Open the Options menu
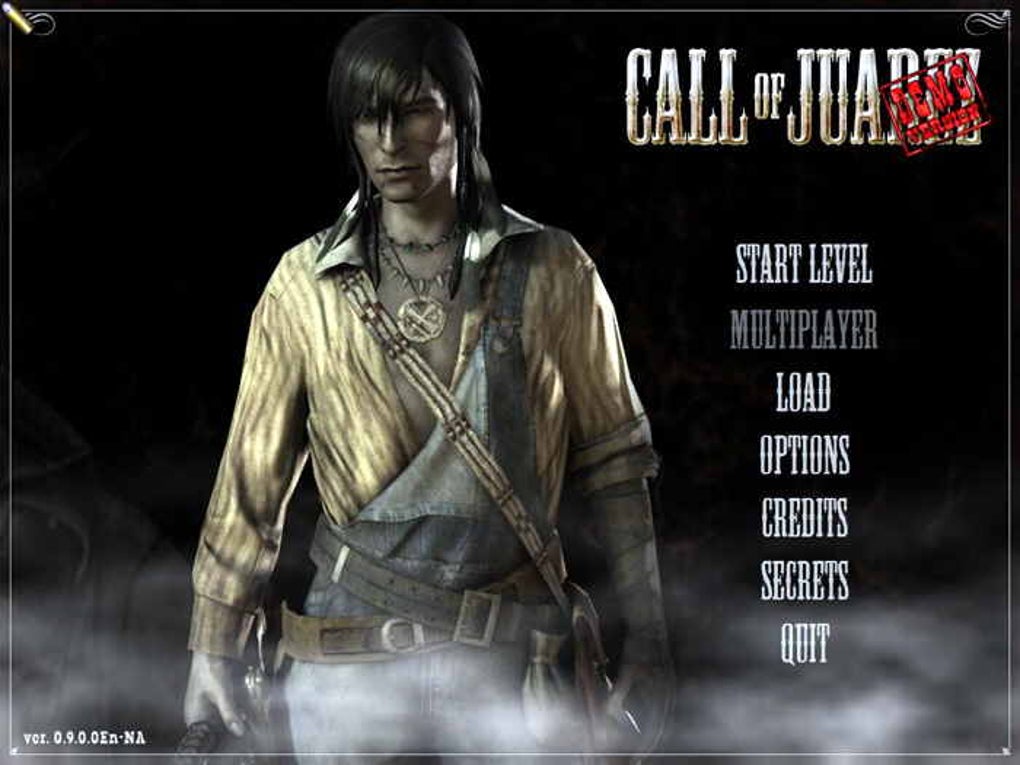The width and height of the screenshot is (1020, 765). click(x=804, y=455)
